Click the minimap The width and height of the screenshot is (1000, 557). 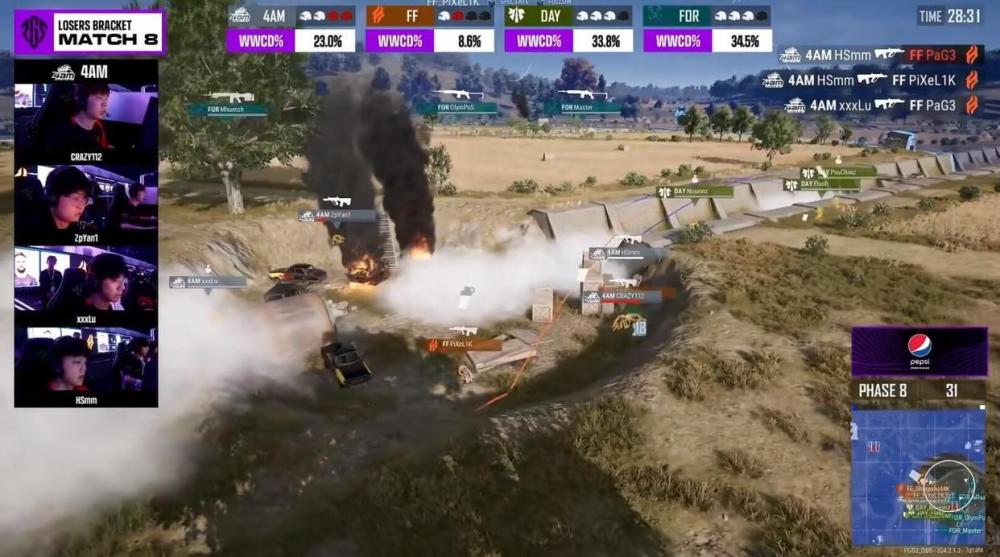(x=918, y=476)
